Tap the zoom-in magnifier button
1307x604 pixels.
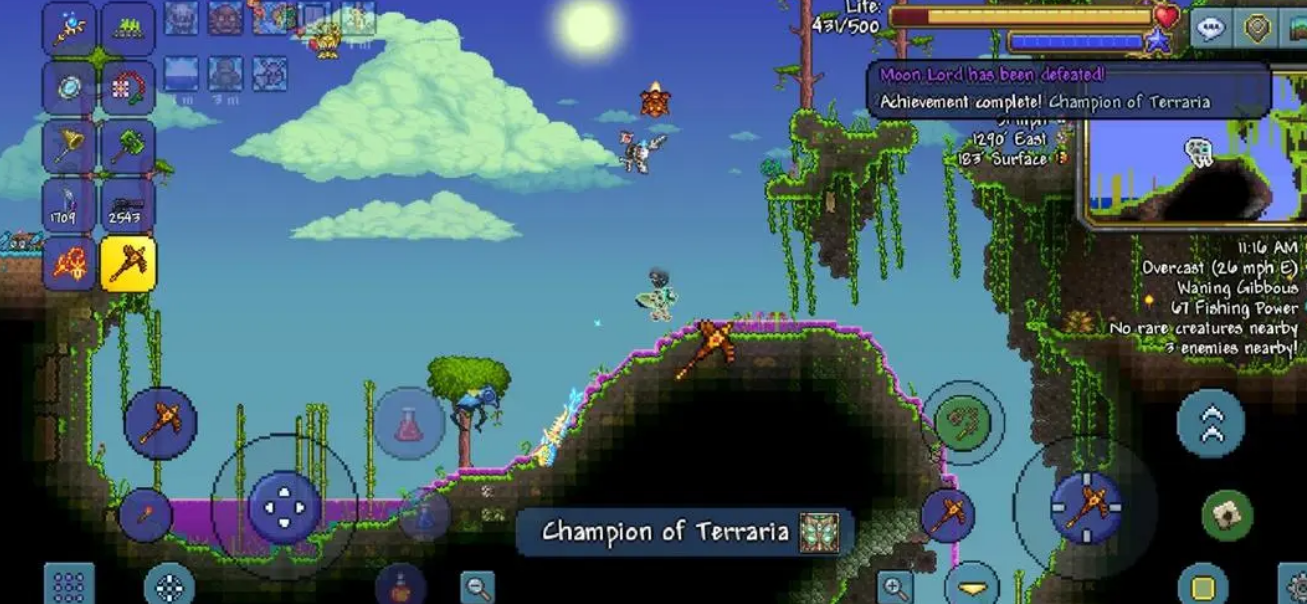tap(894, 587)
